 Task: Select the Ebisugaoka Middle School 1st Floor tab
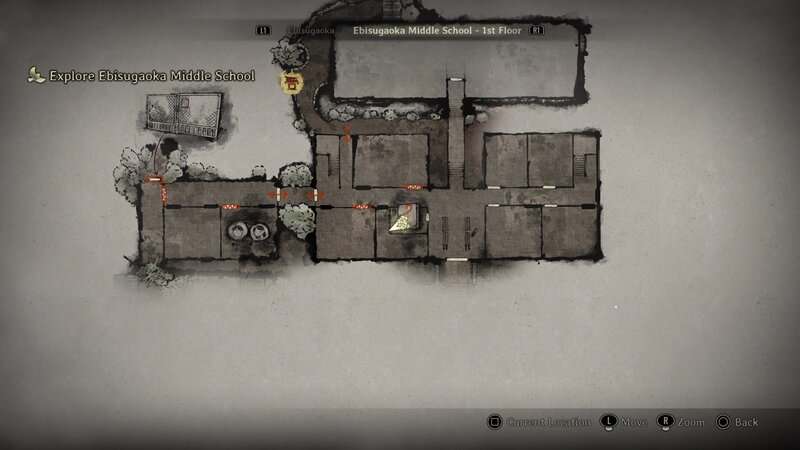coord(436,31)
